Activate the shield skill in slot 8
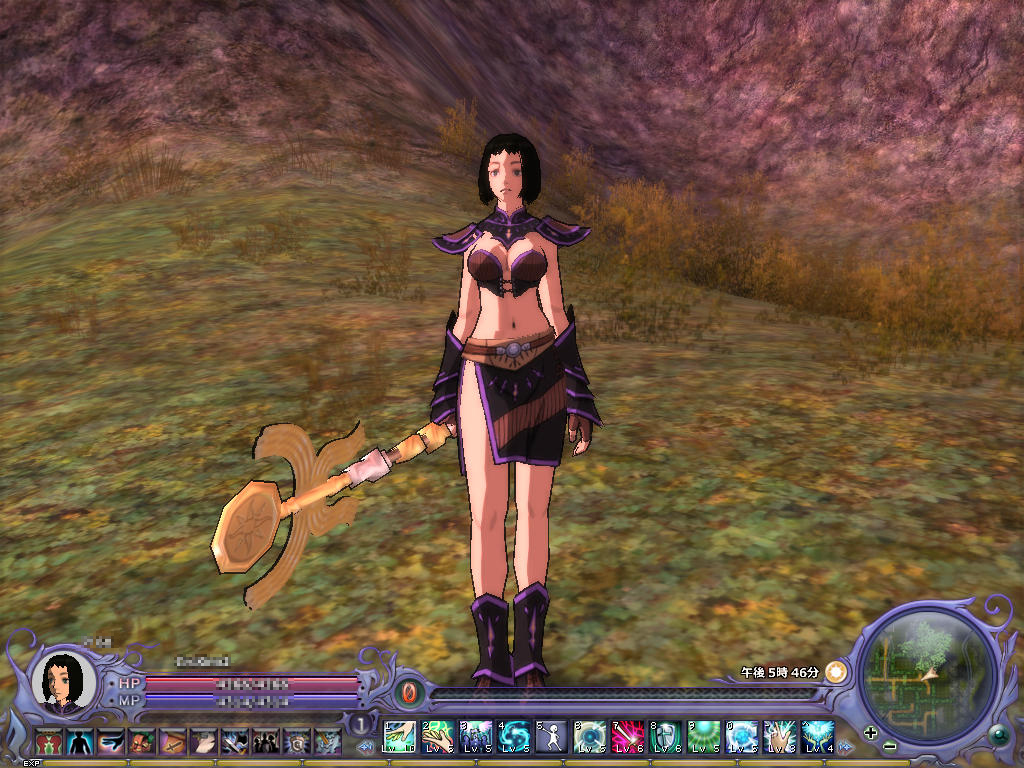1024x768 pixels. pos(665,736)
